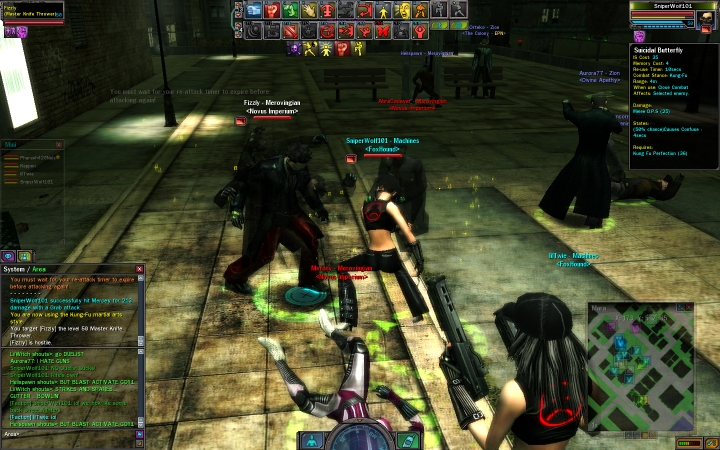
Task: Activate the blue fist ability in the hotbar
Action: pos(254,10)
